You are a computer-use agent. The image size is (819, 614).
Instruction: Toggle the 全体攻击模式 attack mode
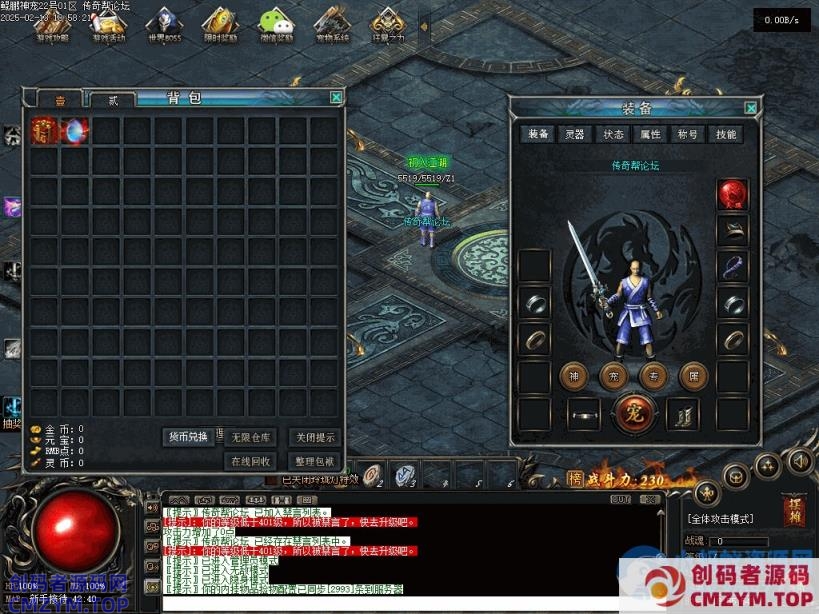(720, 519)
